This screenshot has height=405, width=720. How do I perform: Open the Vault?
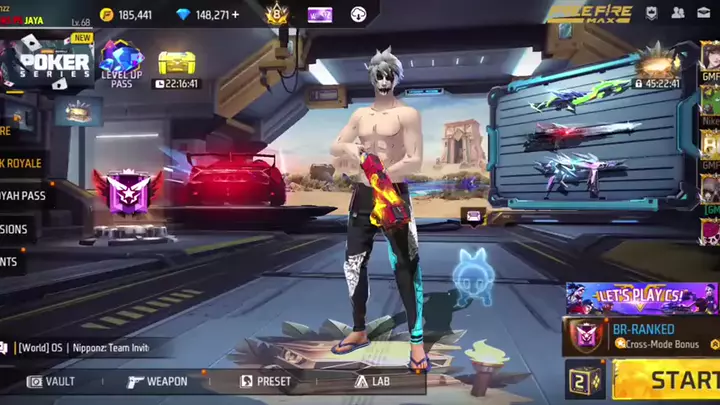coord(51,381)
